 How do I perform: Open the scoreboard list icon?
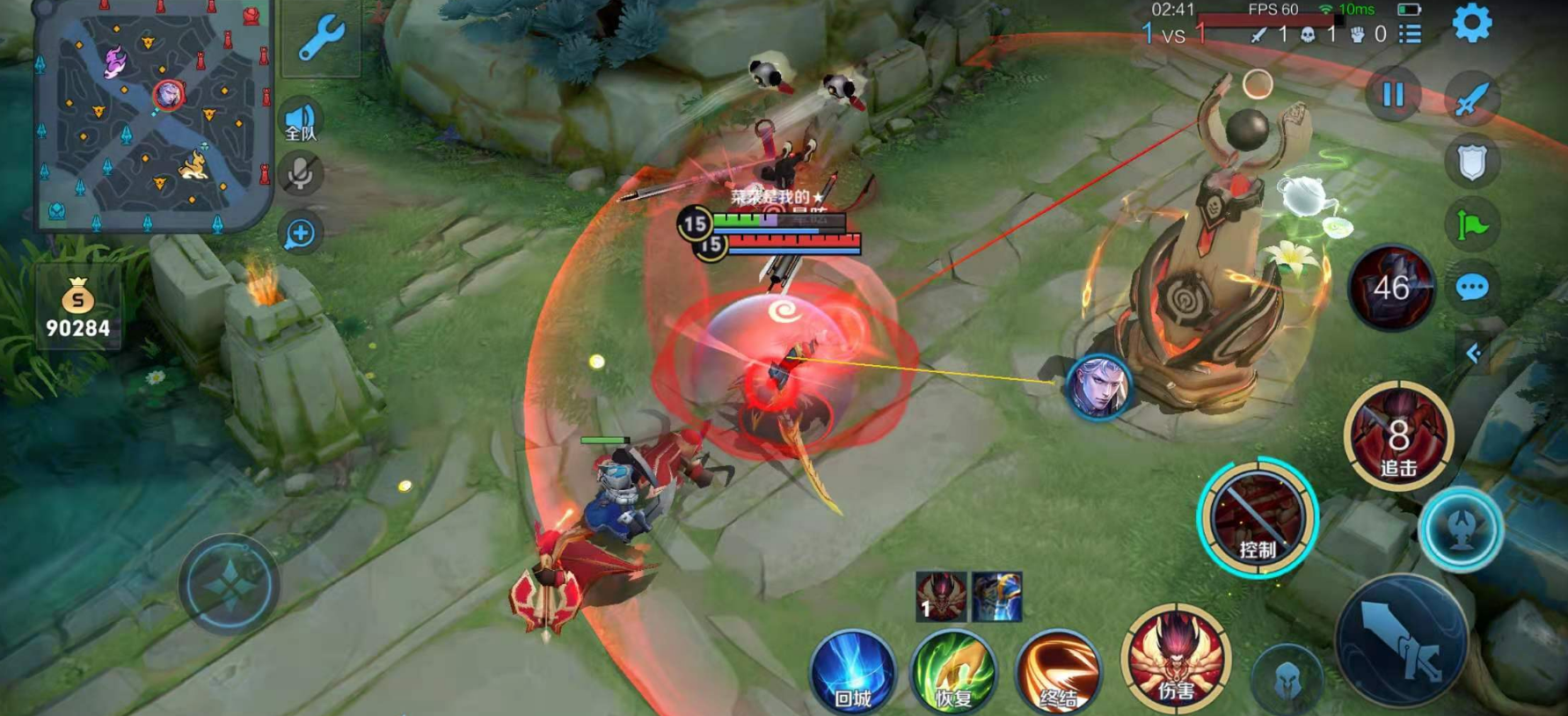[1411, 33]
